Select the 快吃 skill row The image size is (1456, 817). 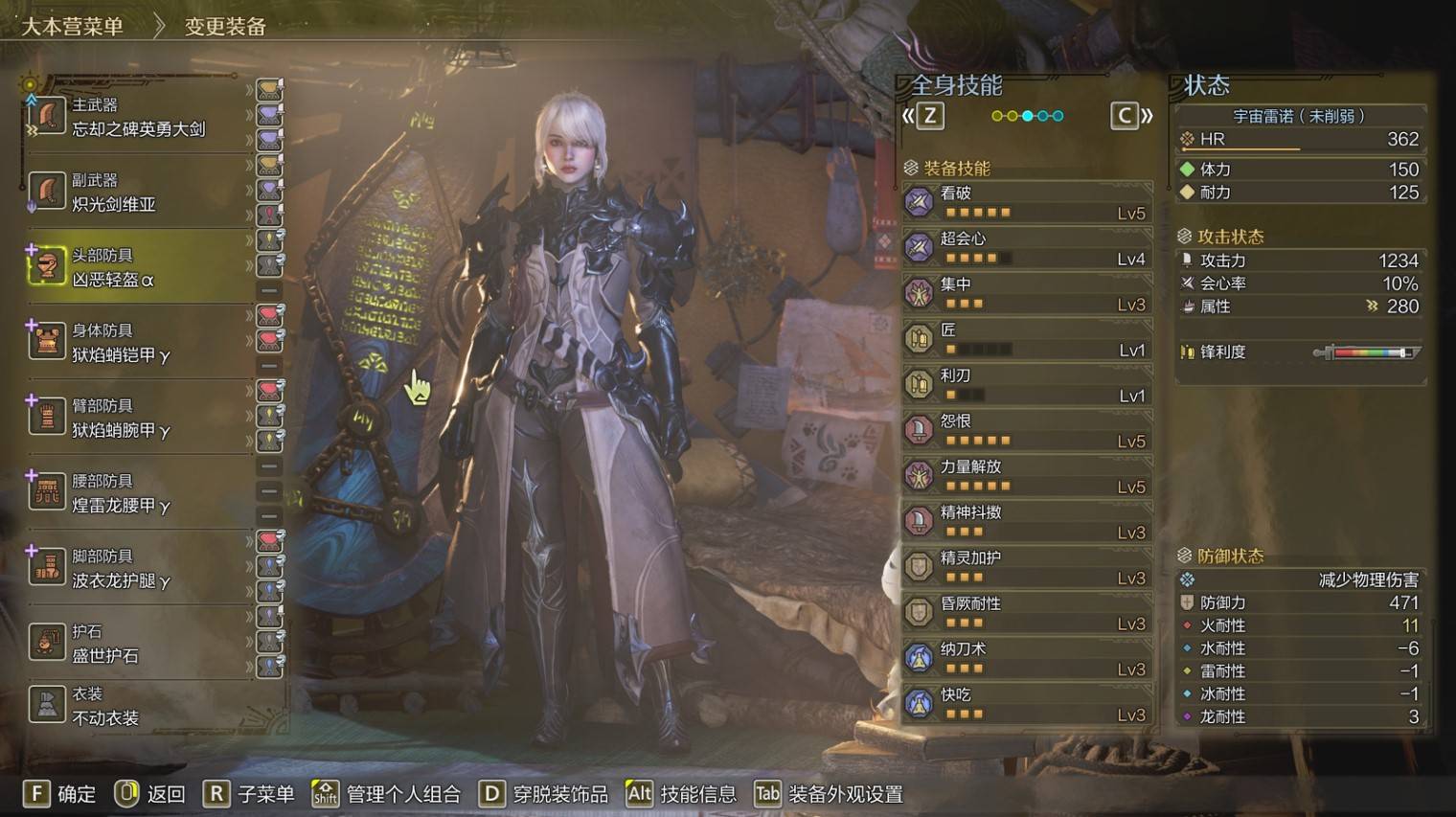(1027, 704)
